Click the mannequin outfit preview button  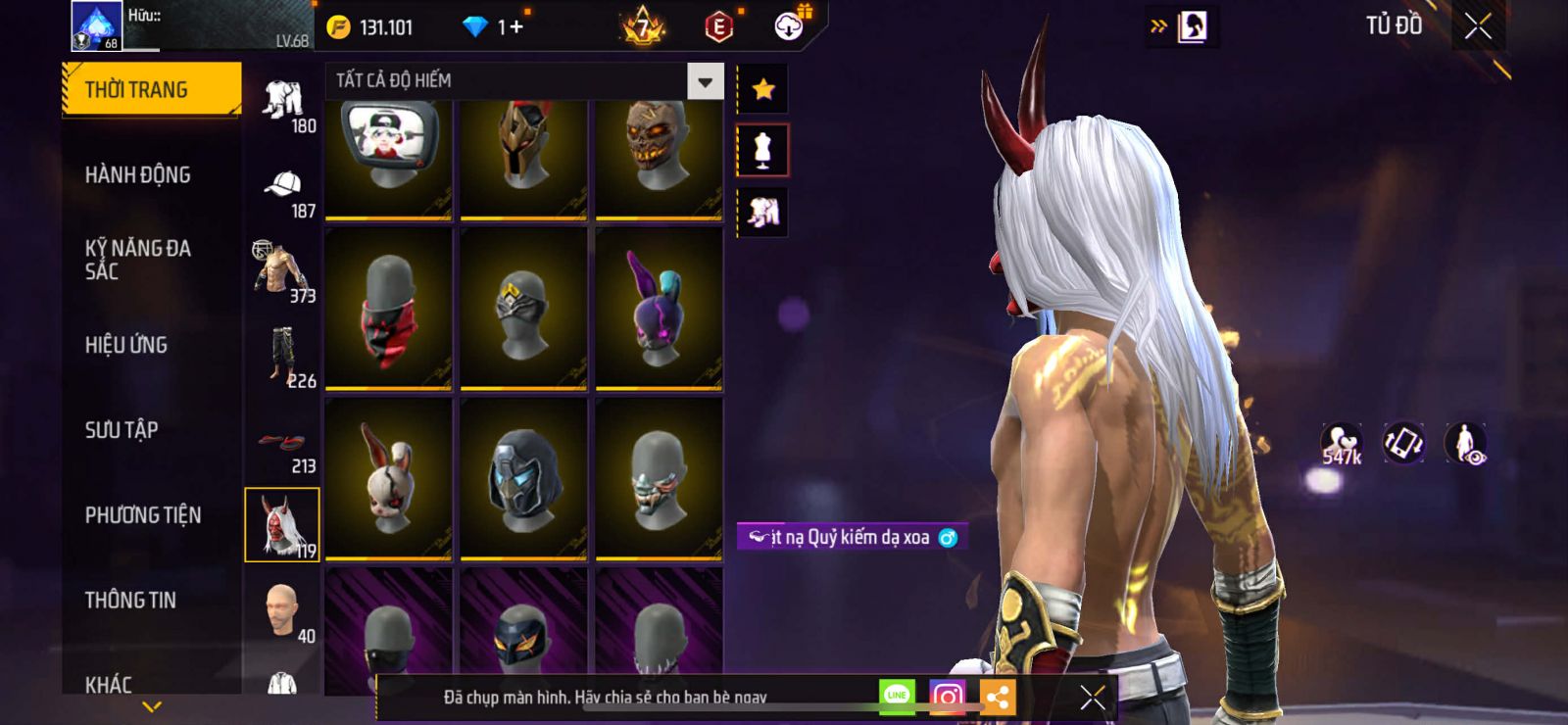(762, 151)
